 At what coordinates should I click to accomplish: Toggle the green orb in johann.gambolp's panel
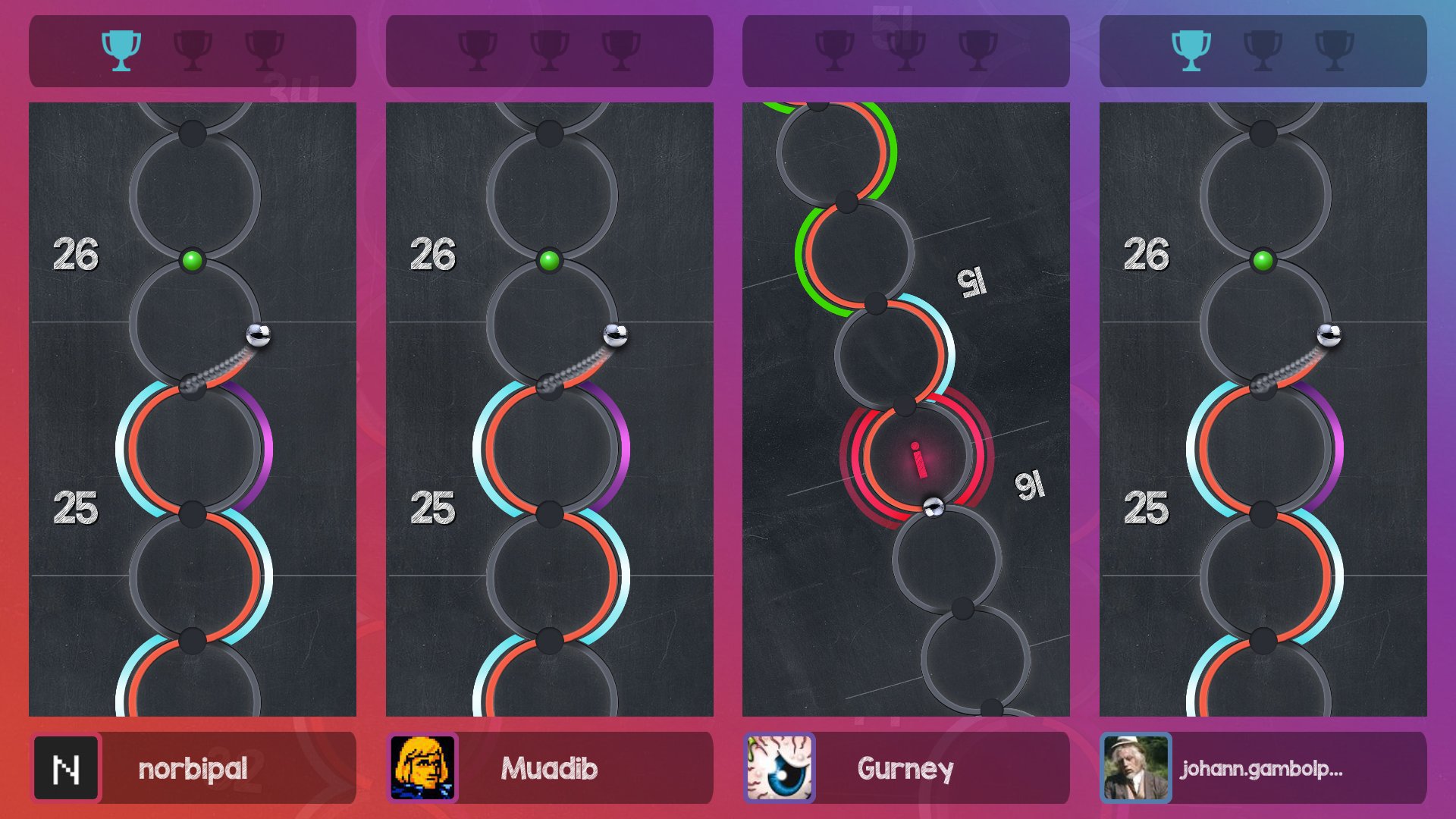(1262, 259)
